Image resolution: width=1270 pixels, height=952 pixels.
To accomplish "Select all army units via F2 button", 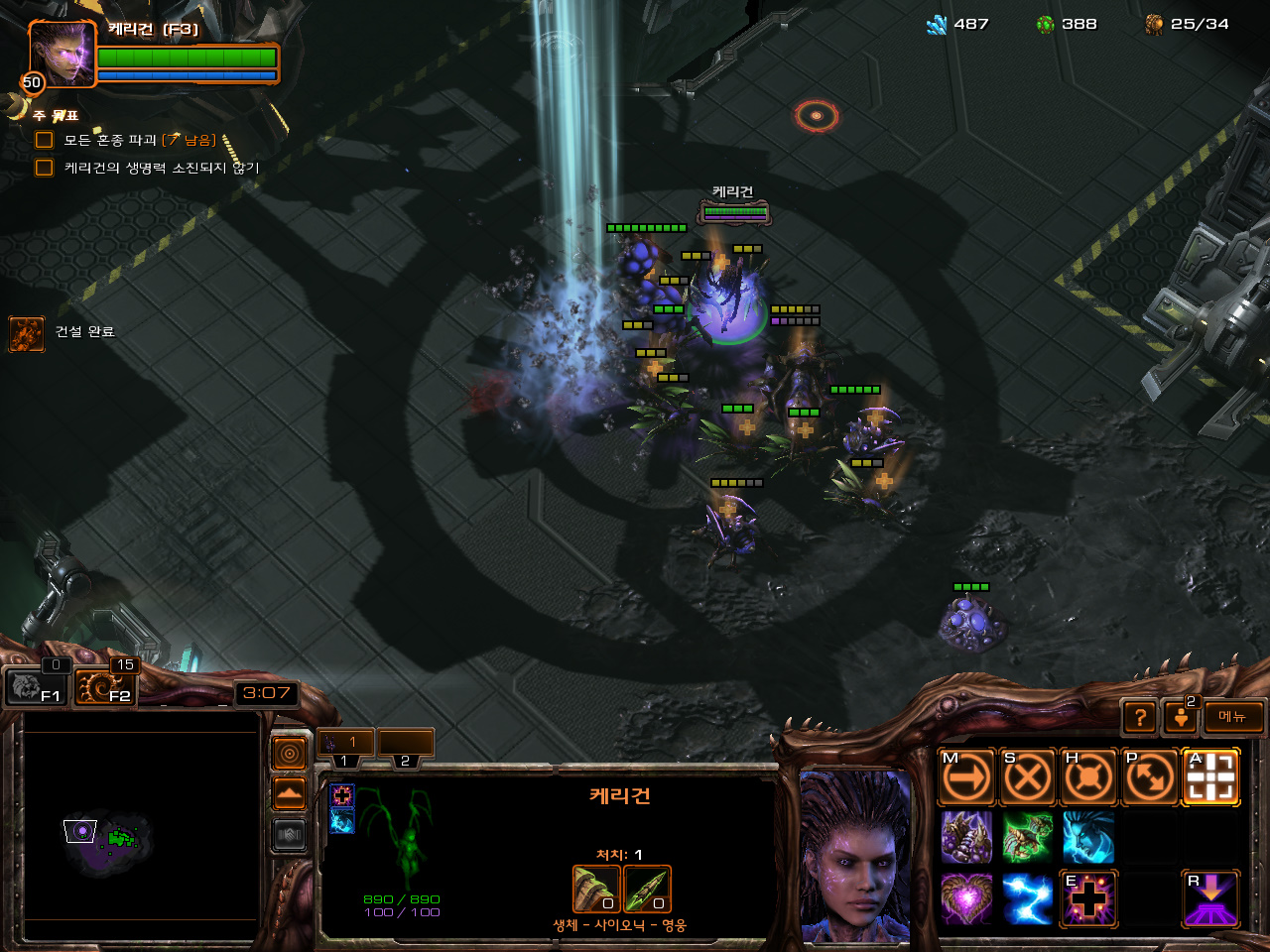I will (105, 686).
